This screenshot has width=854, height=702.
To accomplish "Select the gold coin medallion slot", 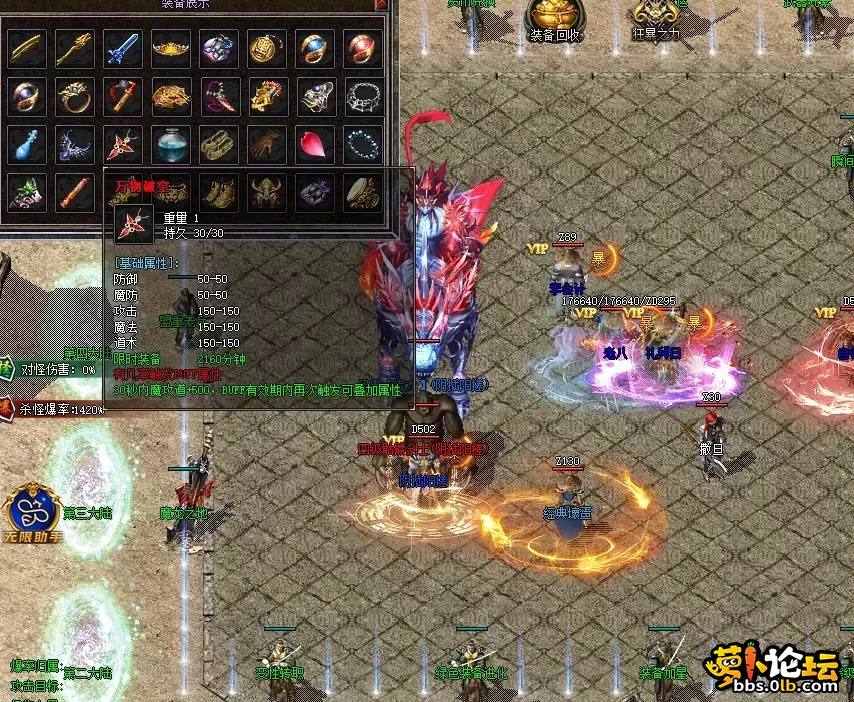I will point(267,47).
